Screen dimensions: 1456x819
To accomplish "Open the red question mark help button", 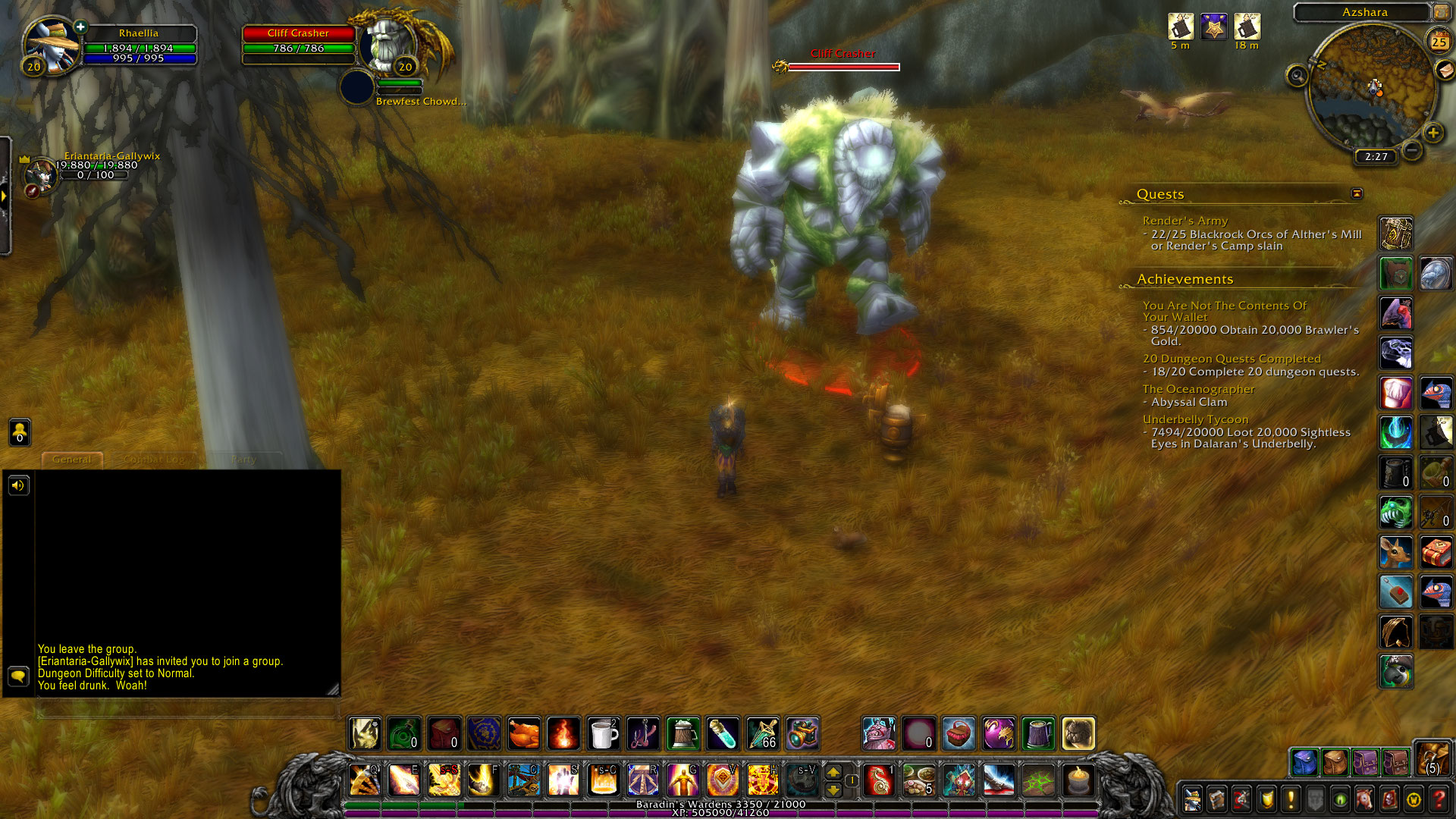I will tap(1439, 799).
